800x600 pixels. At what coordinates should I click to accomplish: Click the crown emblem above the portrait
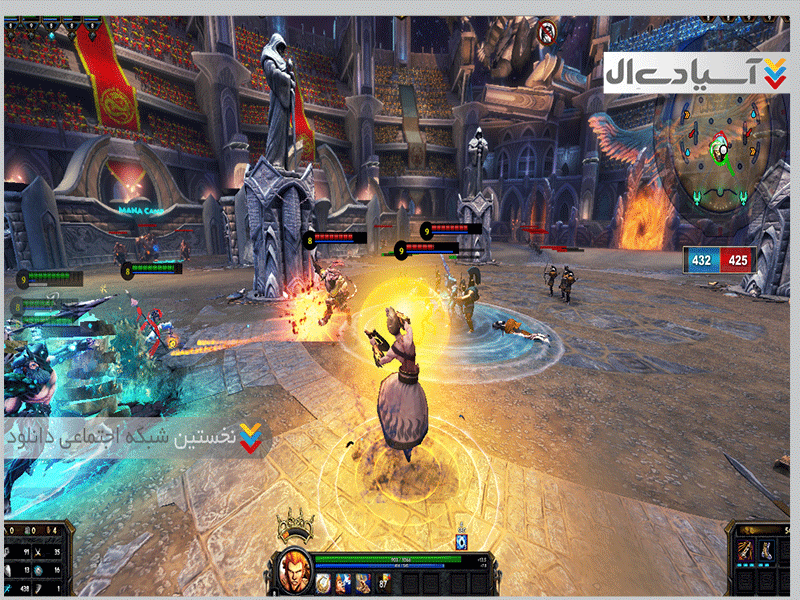(294, 526)
